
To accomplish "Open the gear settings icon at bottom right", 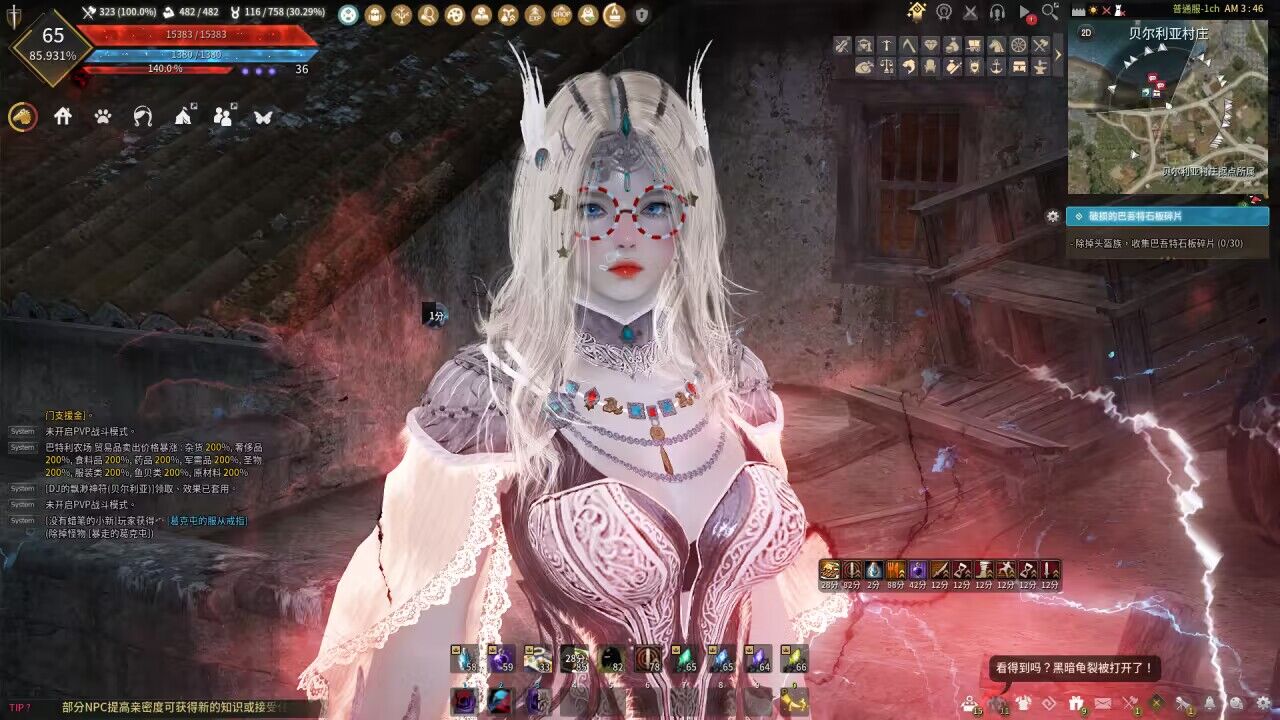I will click(x=1264, y=703).
